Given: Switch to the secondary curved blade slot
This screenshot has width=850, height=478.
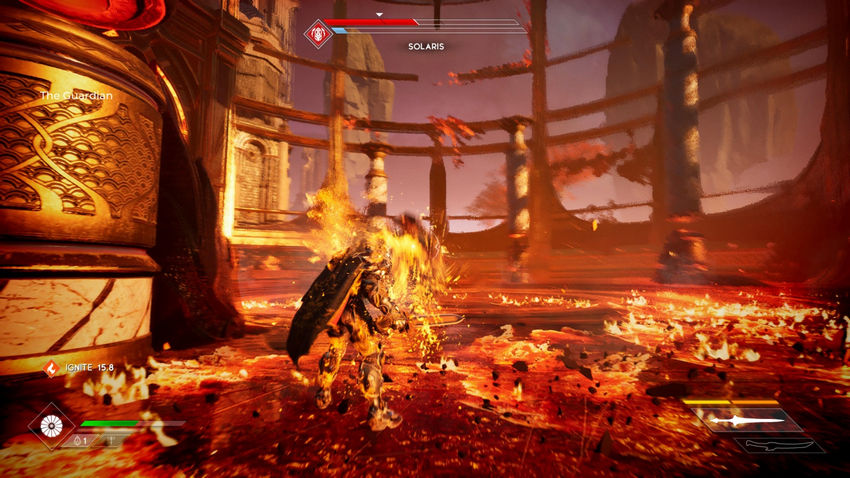Looking at the screenshot, I should [786, 445].
